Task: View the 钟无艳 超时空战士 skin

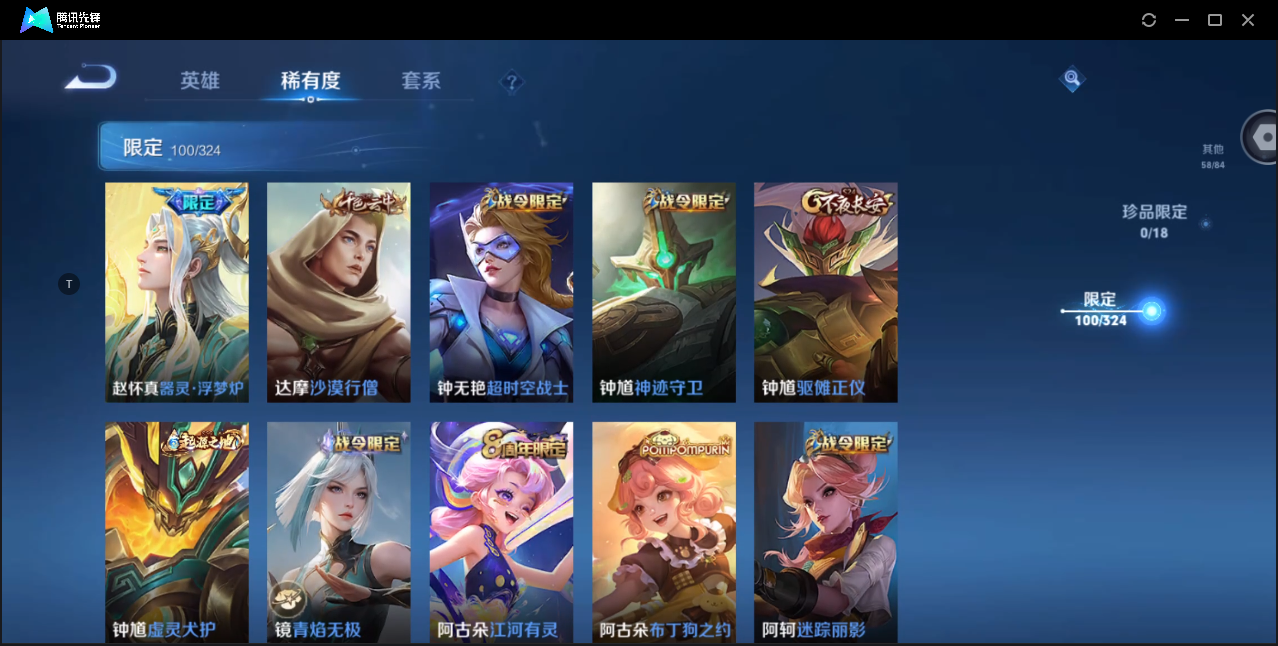Action: 501,292
